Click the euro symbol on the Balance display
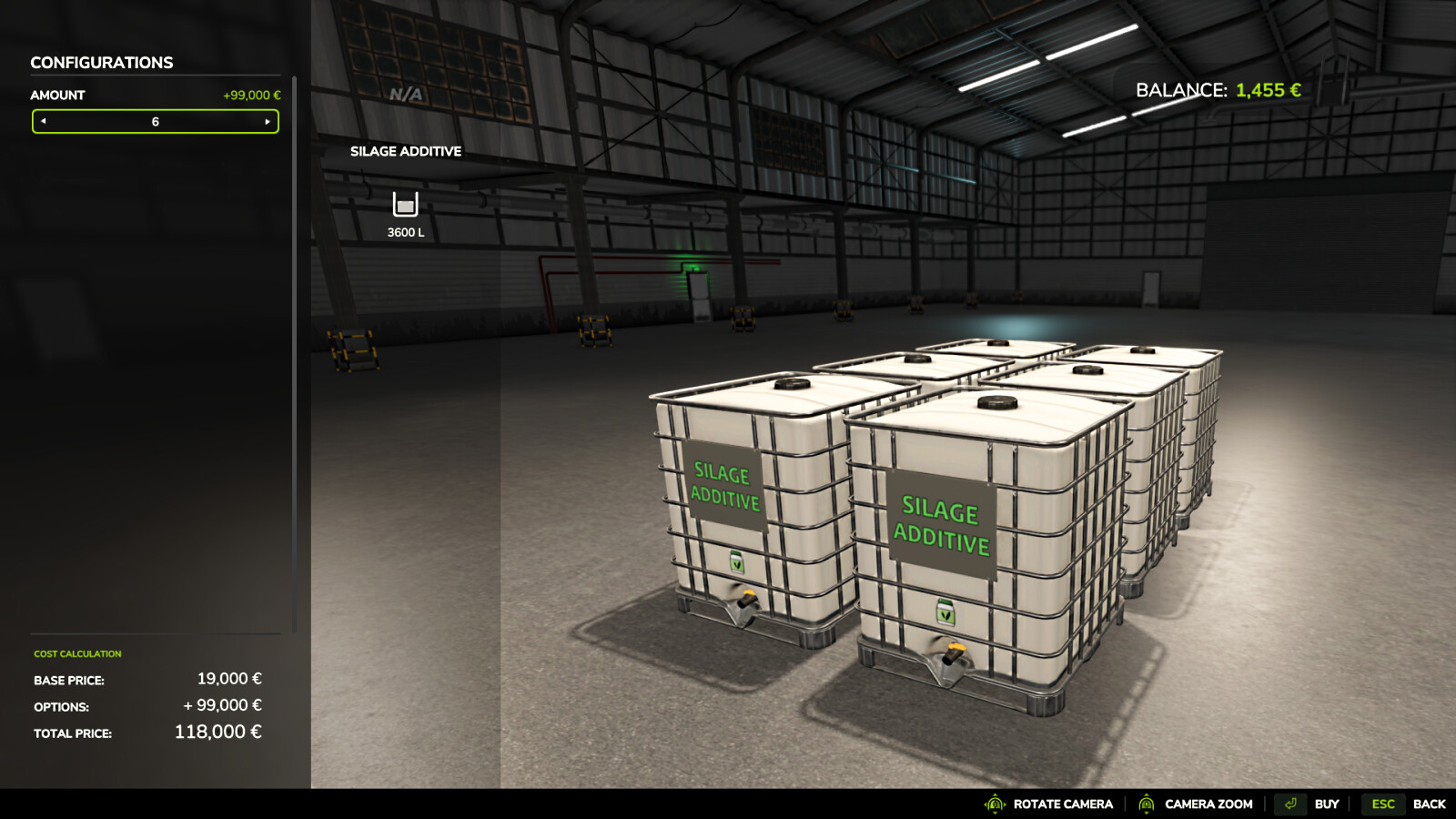 [x=1296, y=90]
